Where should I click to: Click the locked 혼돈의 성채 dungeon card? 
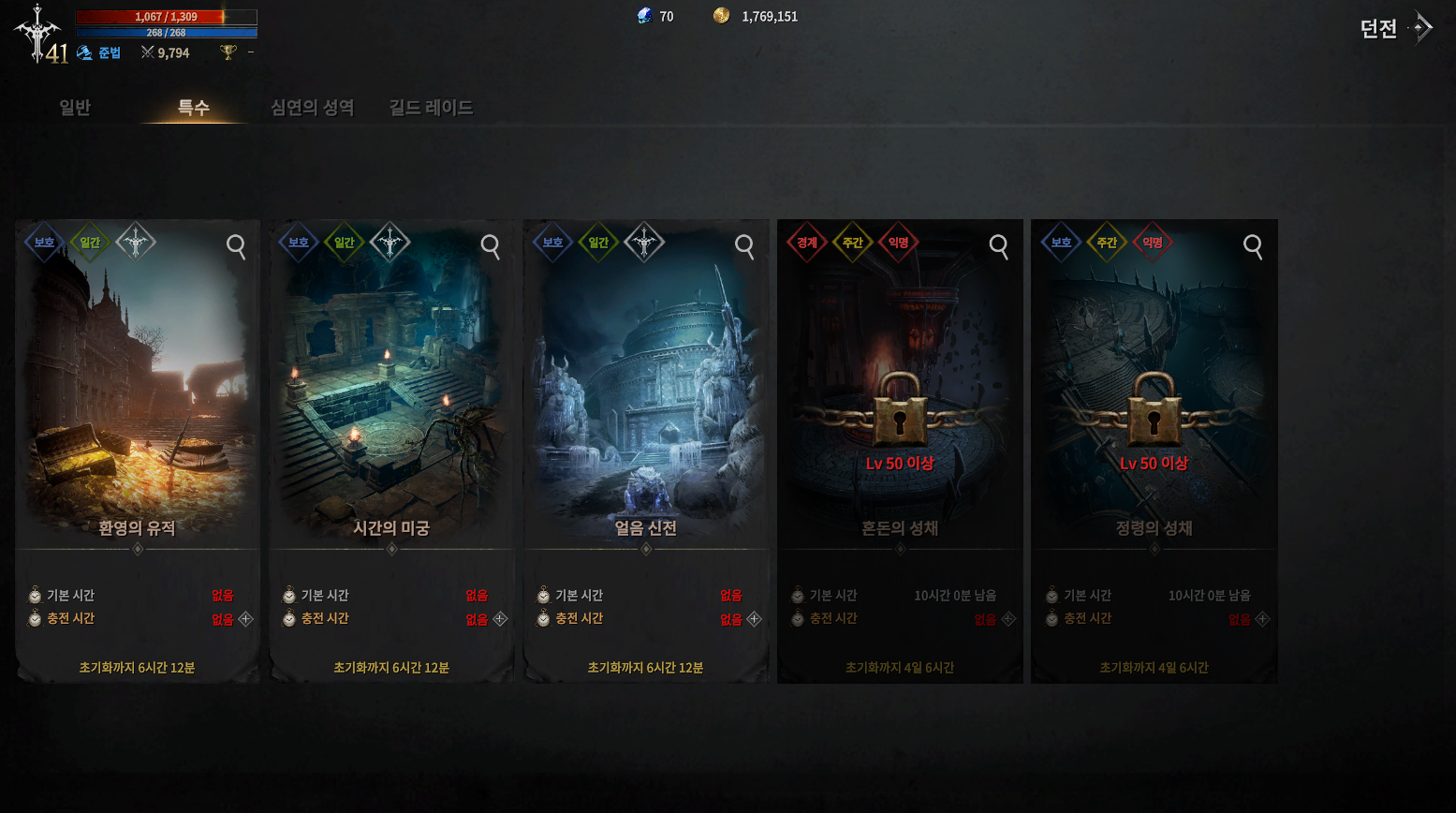900,393
